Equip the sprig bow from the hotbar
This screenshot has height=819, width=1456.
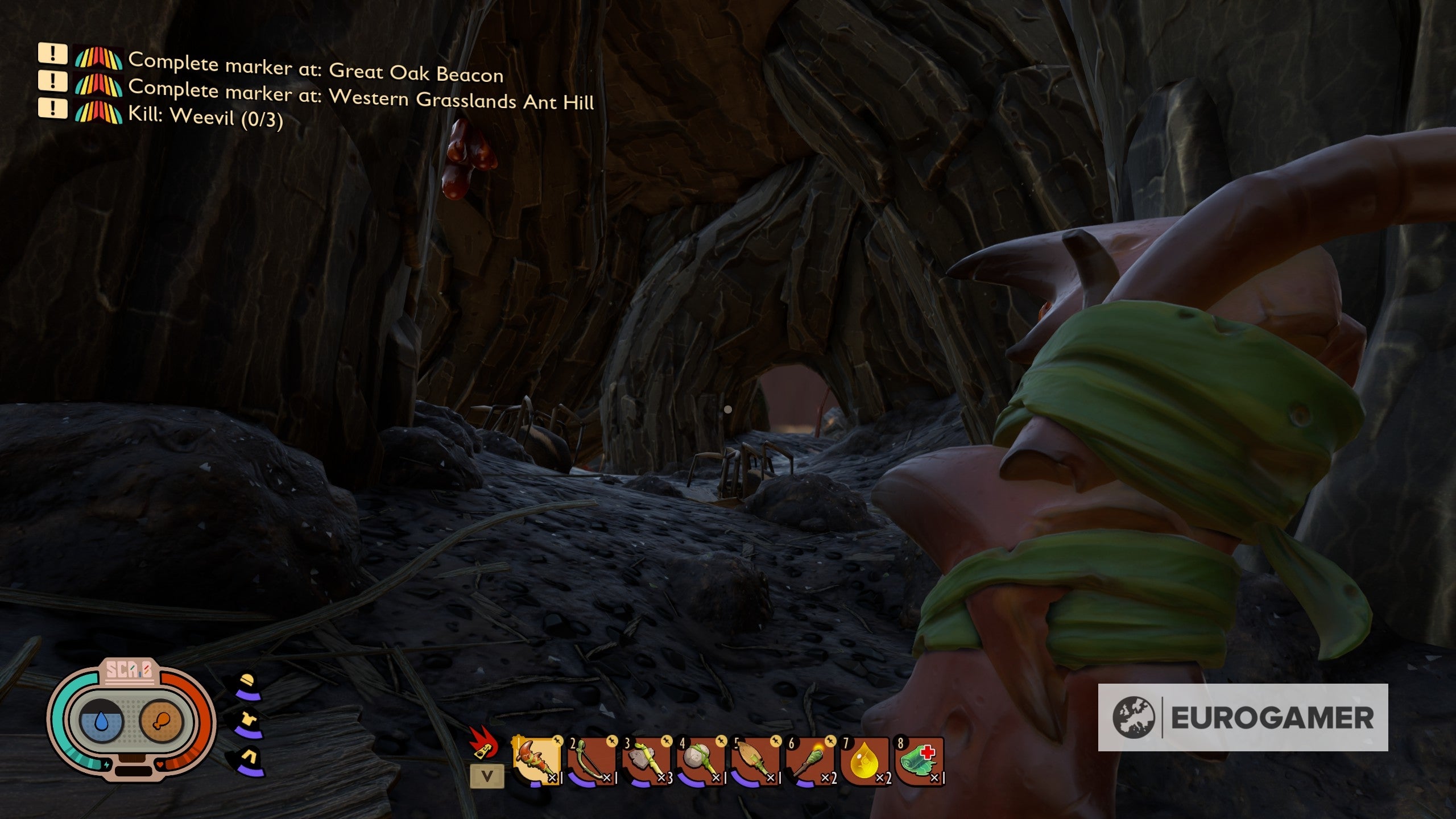click(591, 761)
